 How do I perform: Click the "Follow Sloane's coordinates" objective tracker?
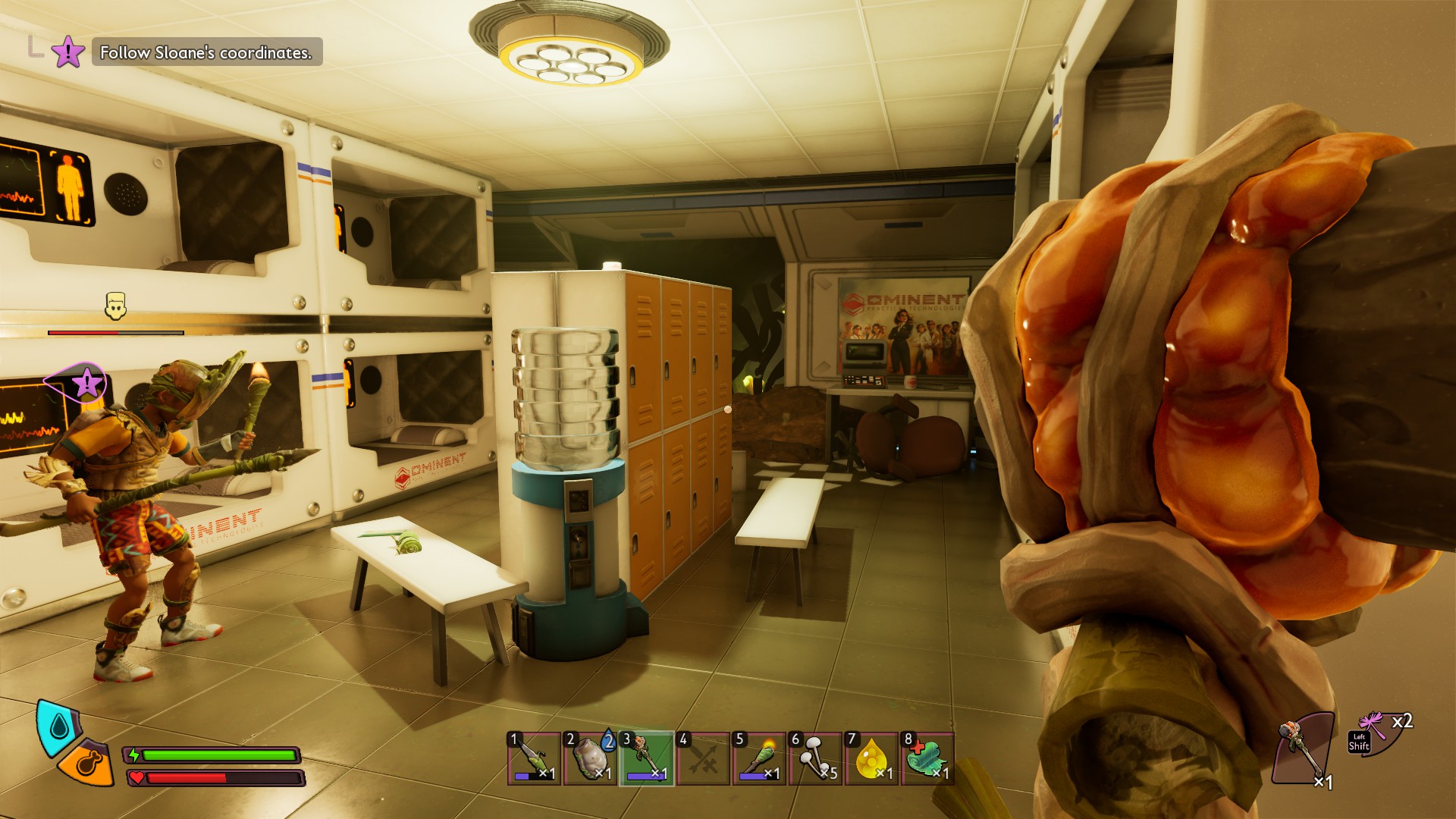pyautogui.click(x=206, y=52)
